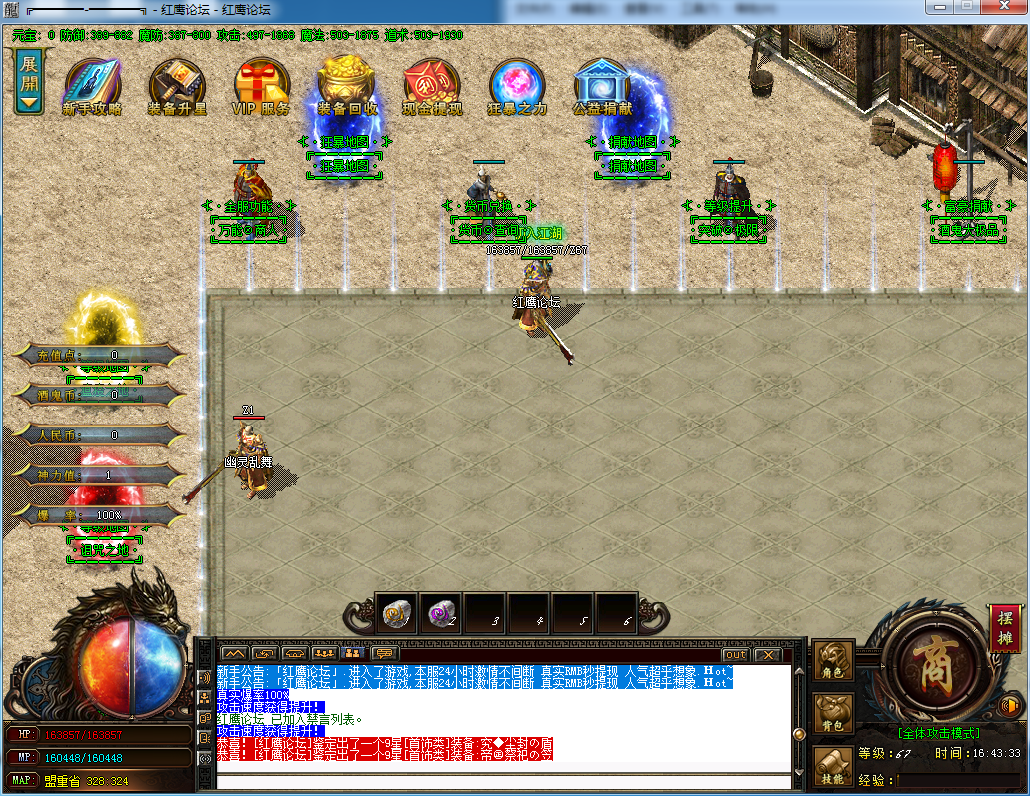Open the 新手攻略 beginner guide
The image size is (1030, 796).
tap(92, 86)
